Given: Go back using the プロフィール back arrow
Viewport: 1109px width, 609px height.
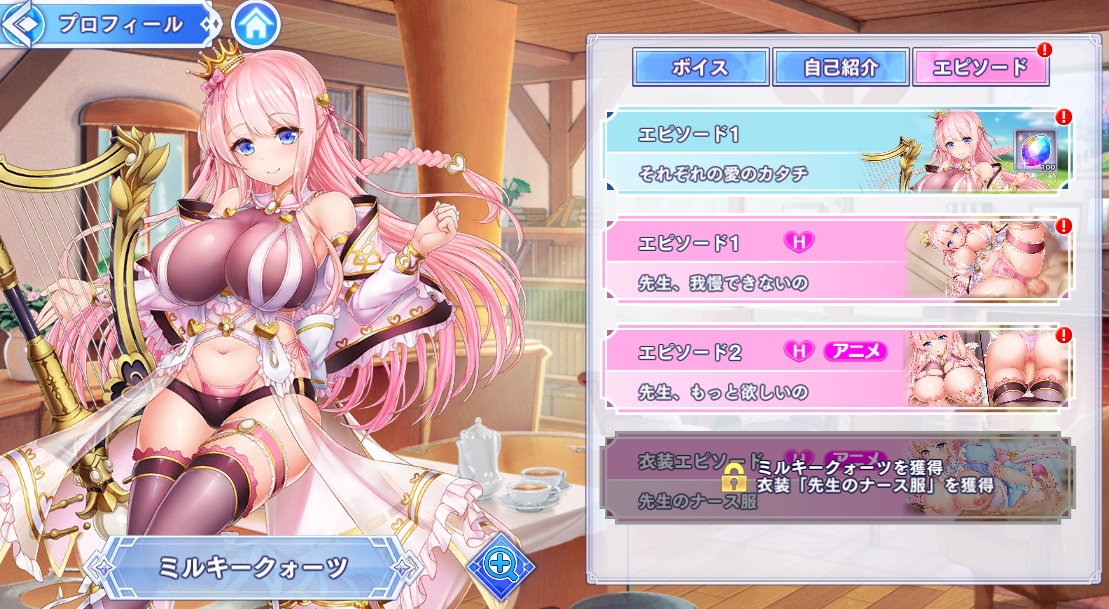Looking at the screenshot, I should coord(22,25).
